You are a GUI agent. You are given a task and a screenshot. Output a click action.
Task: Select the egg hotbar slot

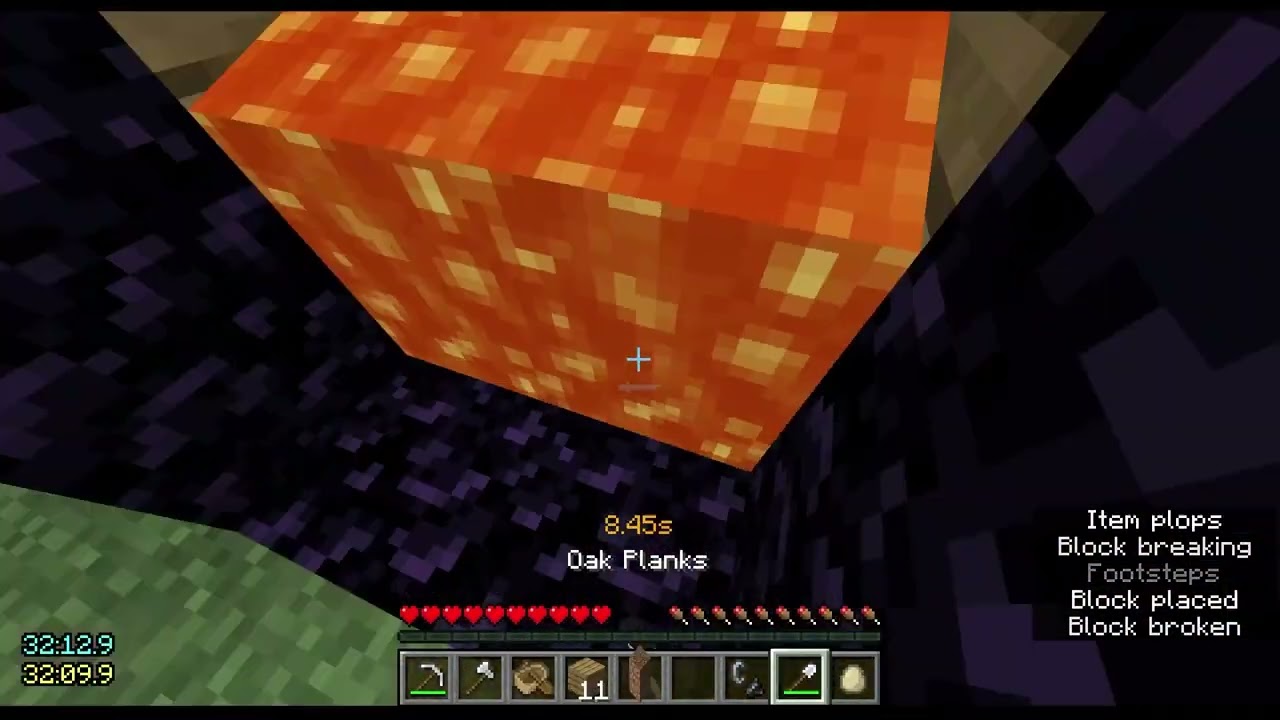853,677
